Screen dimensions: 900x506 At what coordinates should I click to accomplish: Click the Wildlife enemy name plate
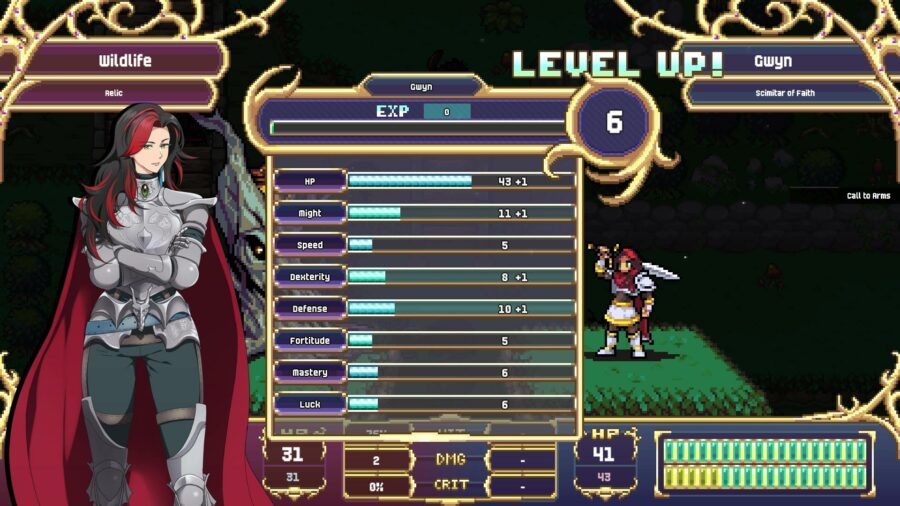[x=125, y=61]
